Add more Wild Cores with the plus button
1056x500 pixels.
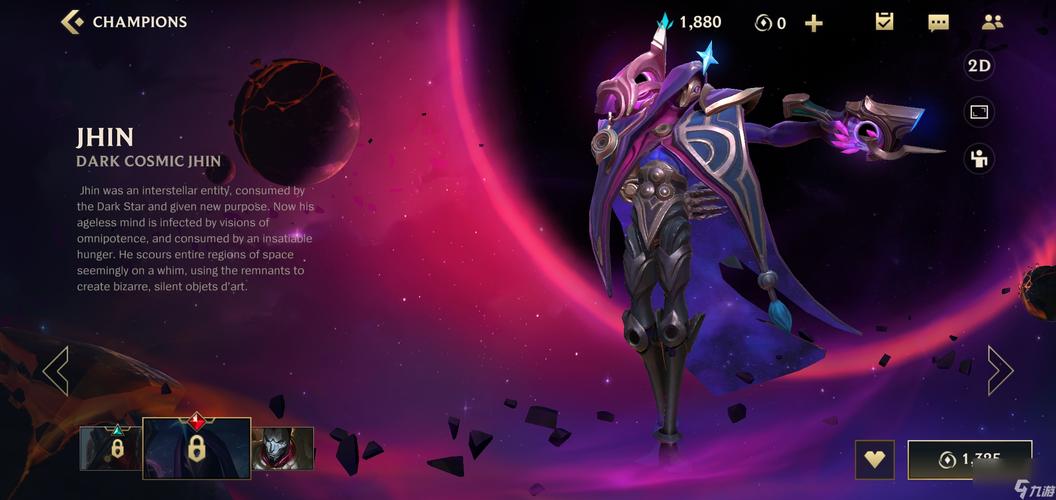point(814,22)
